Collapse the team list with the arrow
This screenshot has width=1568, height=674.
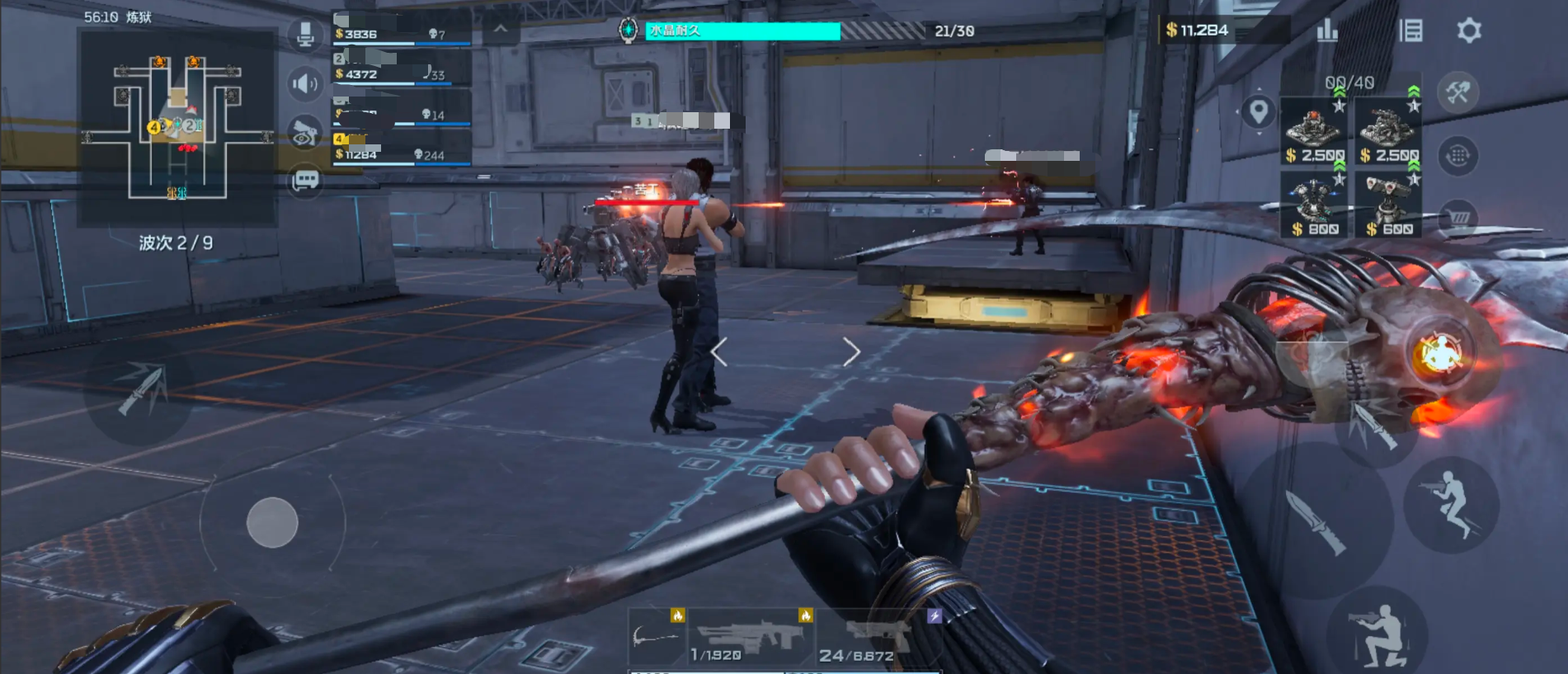[x=501, y=30]
